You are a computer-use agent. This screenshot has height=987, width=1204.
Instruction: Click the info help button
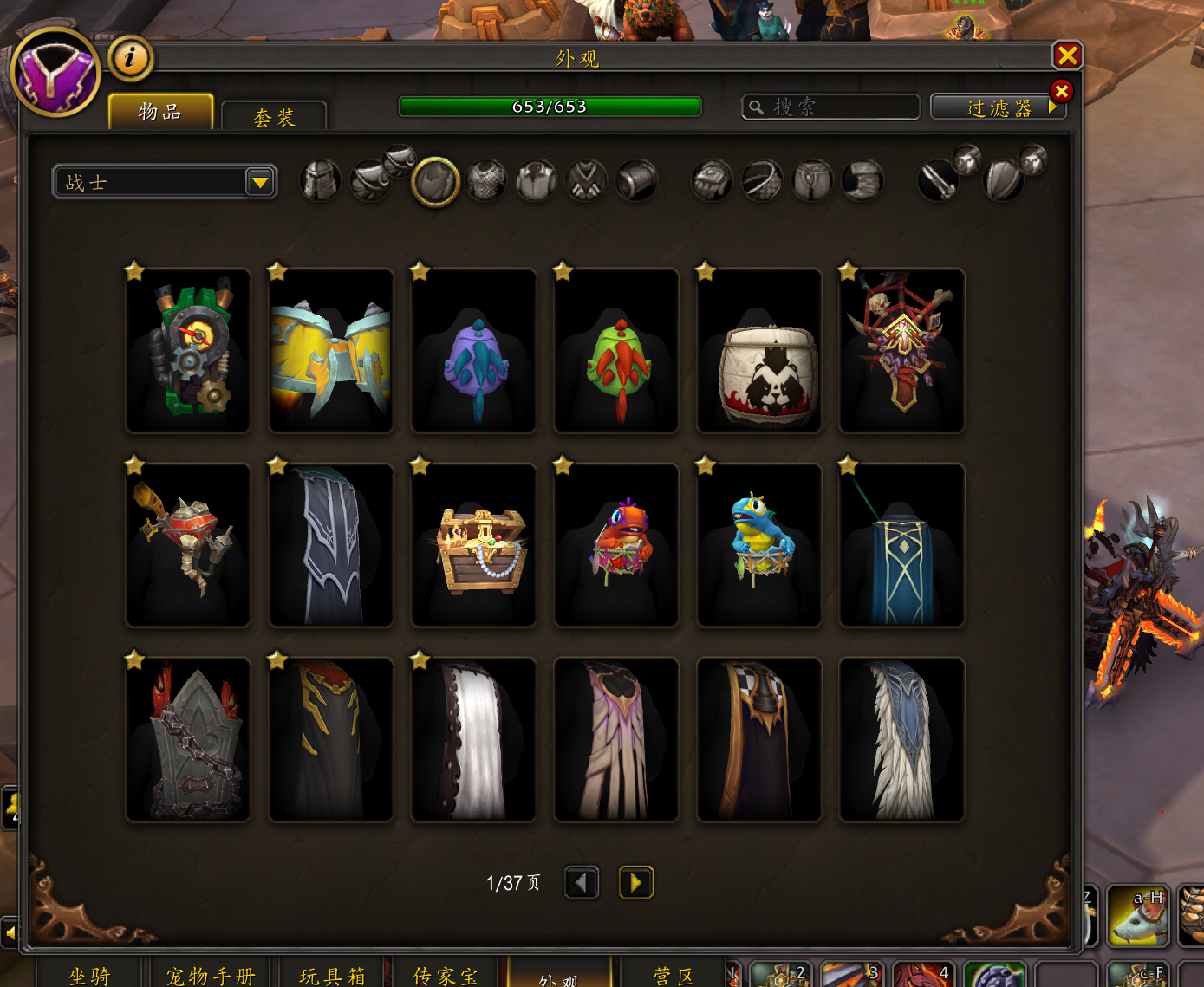pos(130,58)
